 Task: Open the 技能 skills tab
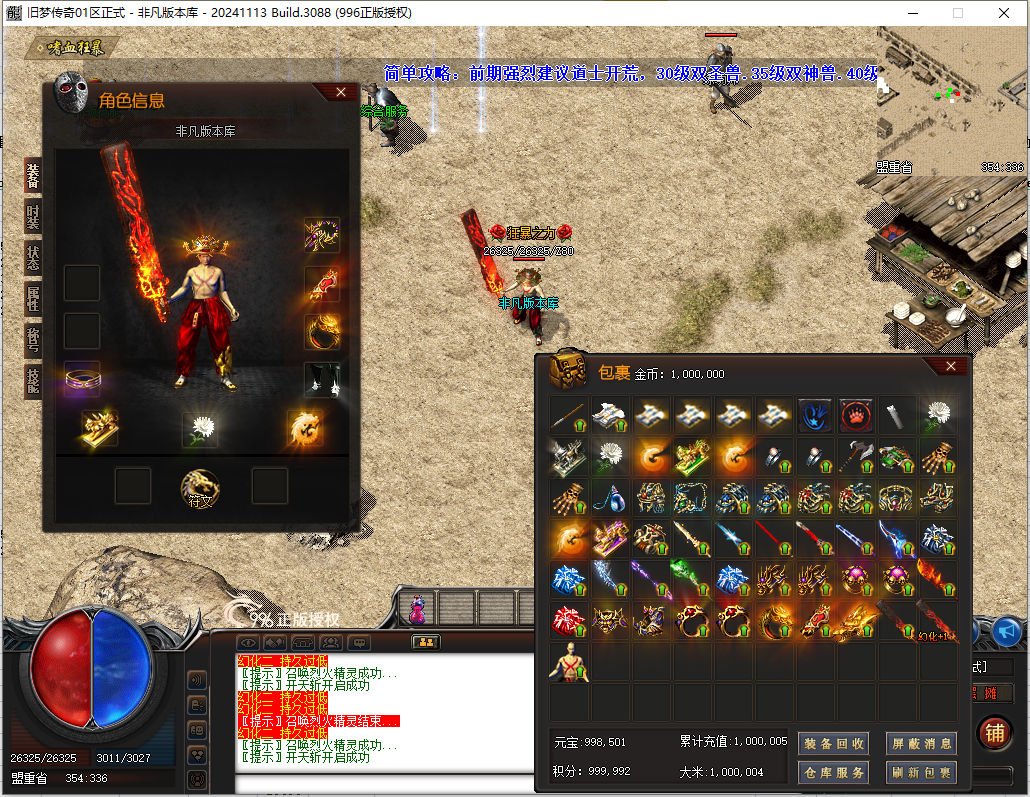coord(34,381)
